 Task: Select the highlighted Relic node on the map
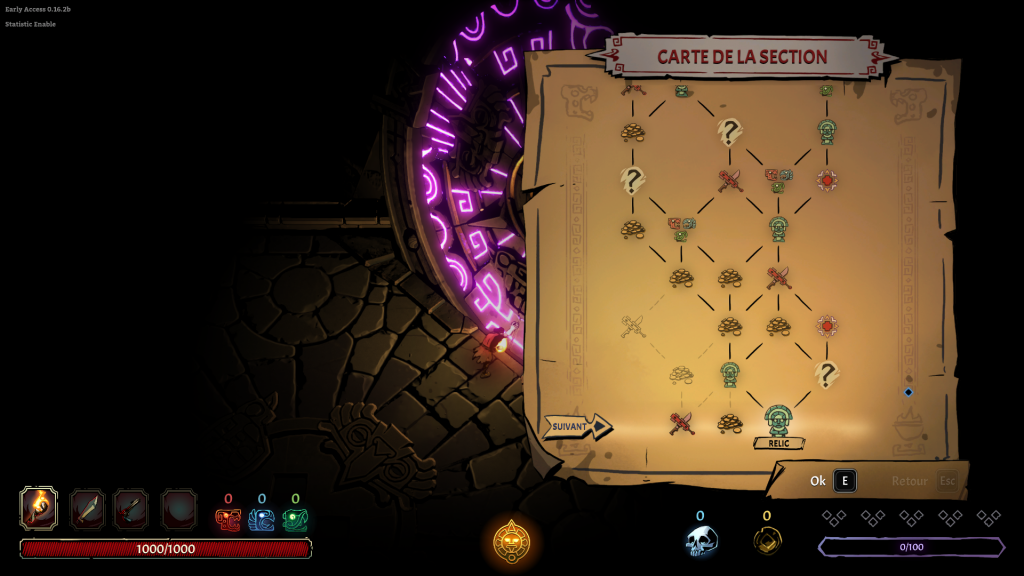click(x=778, y=421)
